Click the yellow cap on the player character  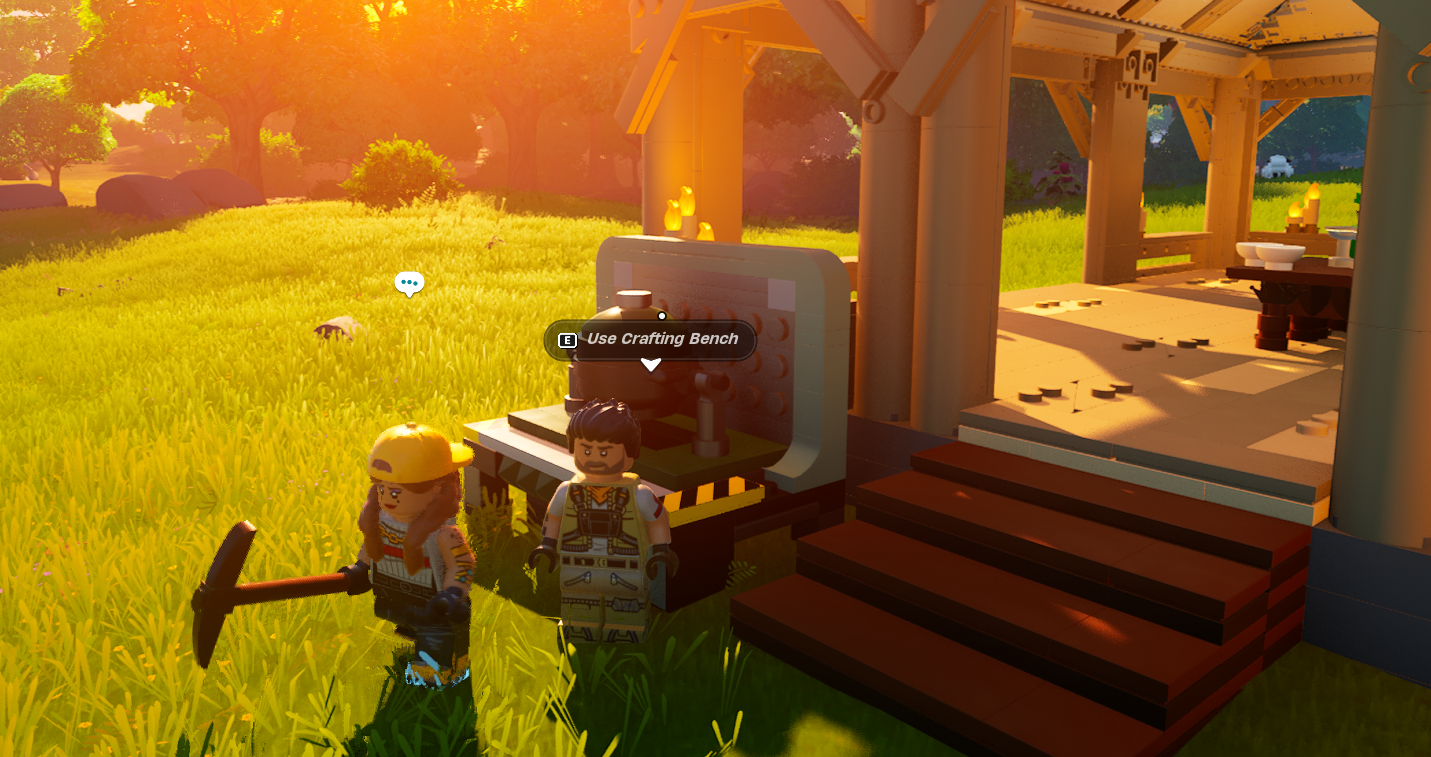(410, 450)
